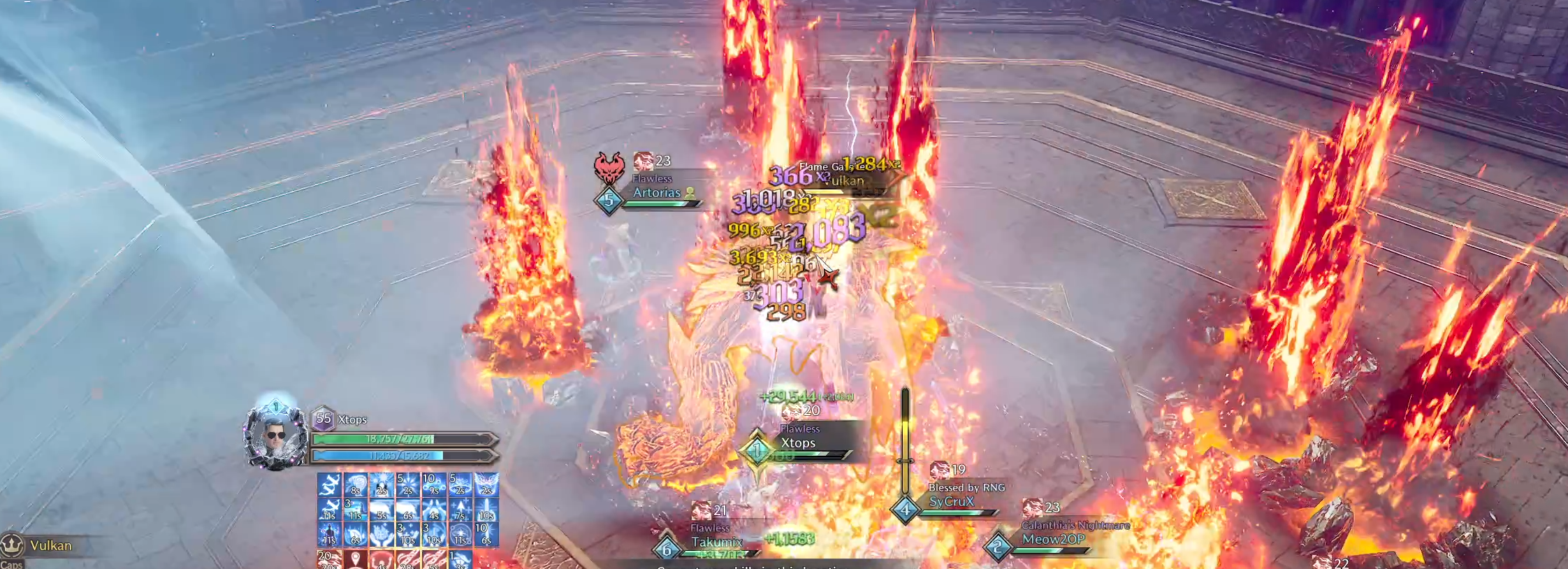The image size is (1568, 569).
Task: Inspect the red map pin debuff icon
Action: [x=355, y=560]
